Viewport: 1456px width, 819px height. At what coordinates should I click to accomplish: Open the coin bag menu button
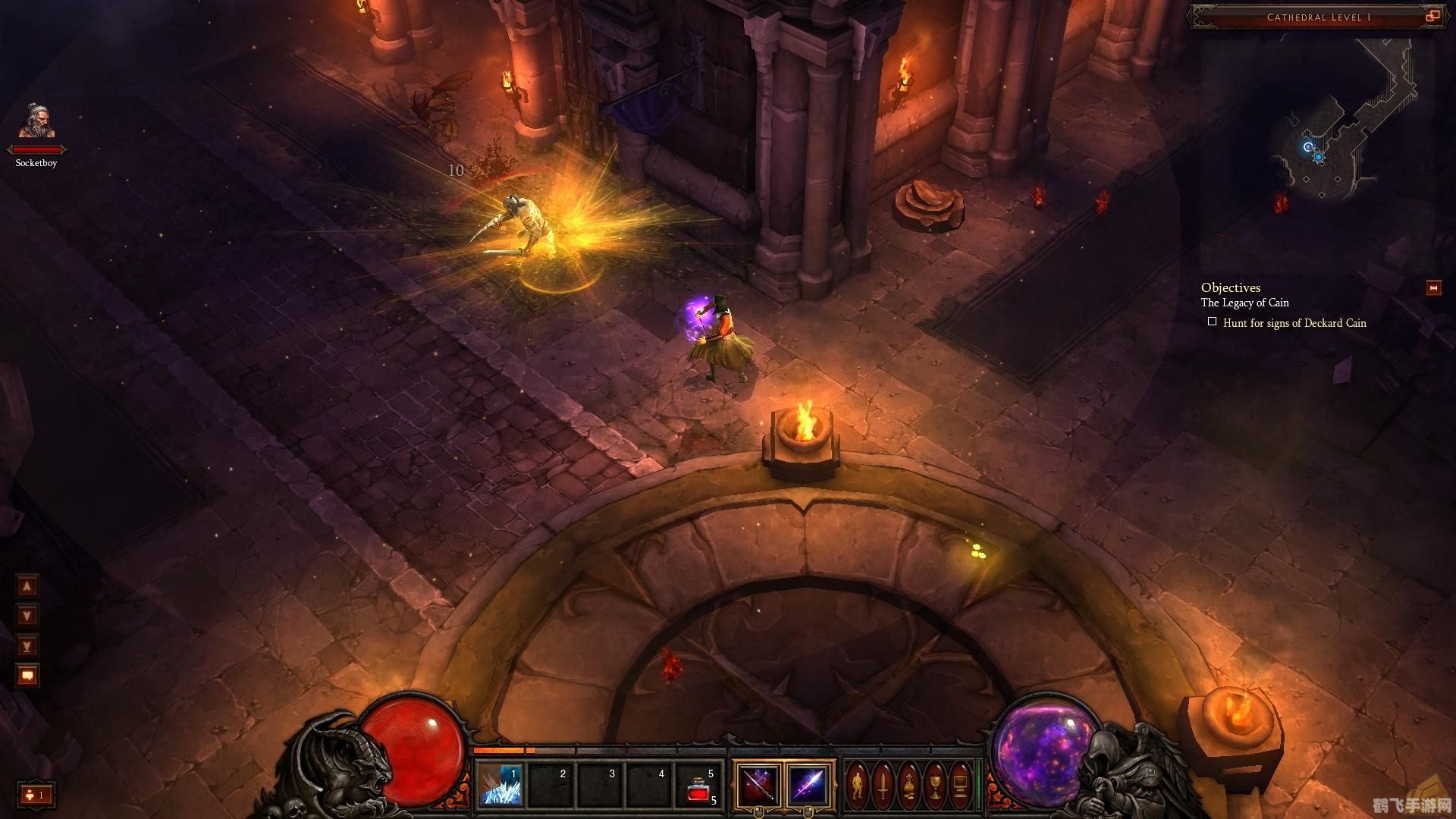tap(909, 785)
